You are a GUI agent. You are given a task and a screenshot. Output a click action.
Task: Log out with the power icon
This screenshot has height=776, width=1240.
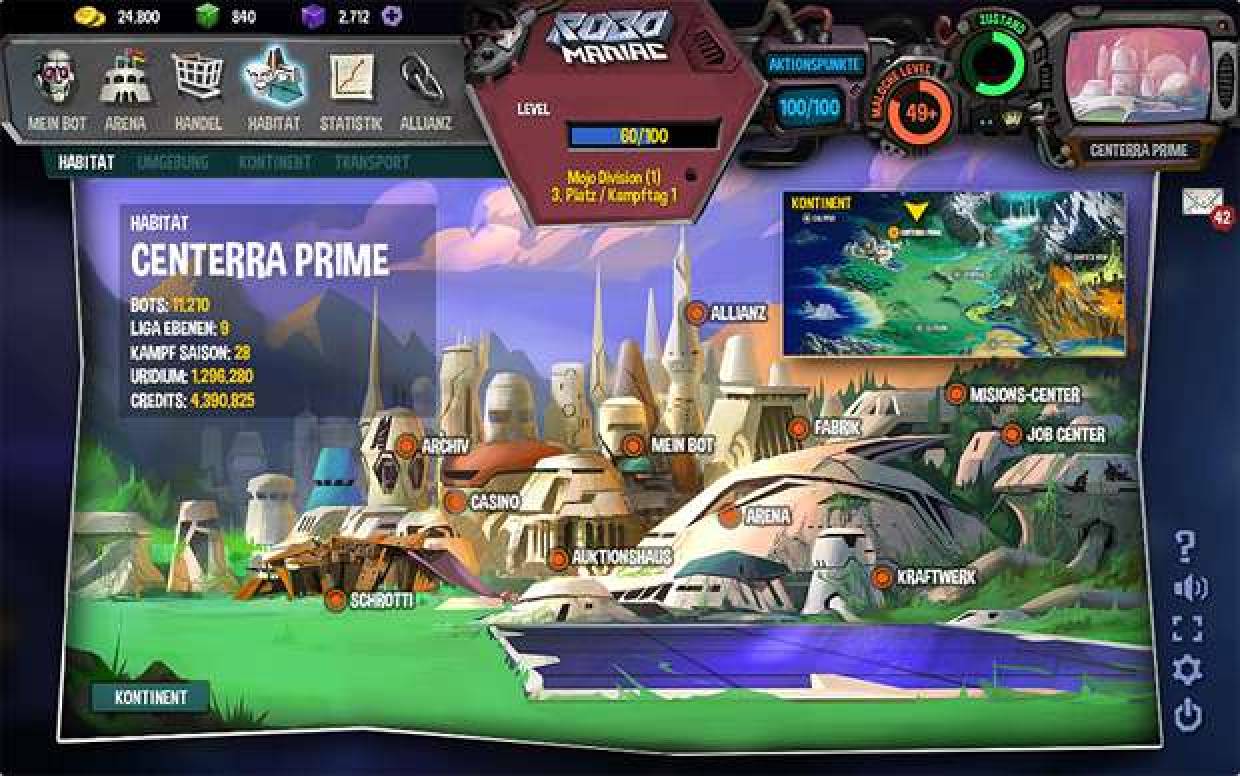point(1187,714)
